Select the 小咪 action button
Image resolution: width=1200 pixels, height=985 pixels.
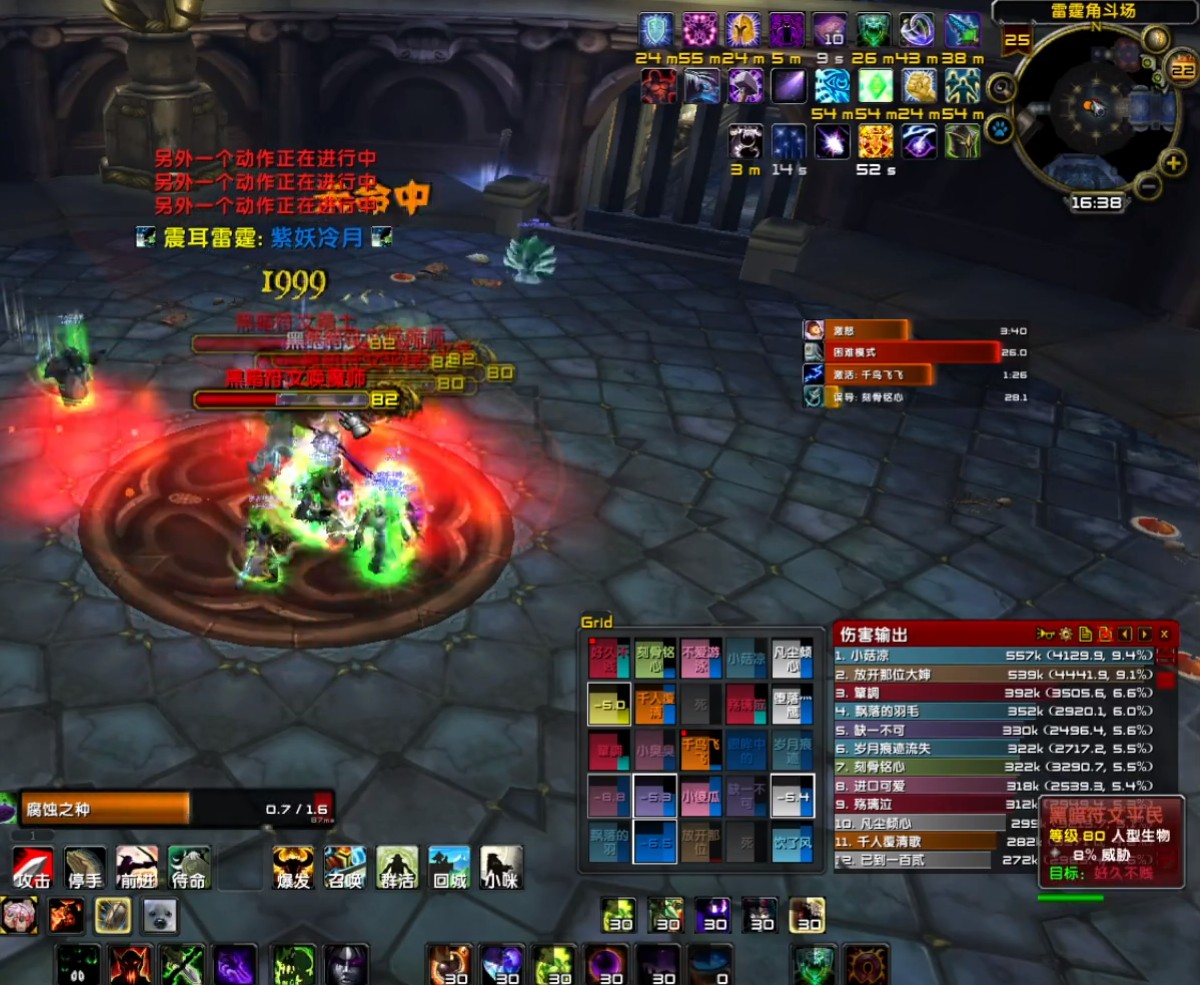[x=501, y=866]
